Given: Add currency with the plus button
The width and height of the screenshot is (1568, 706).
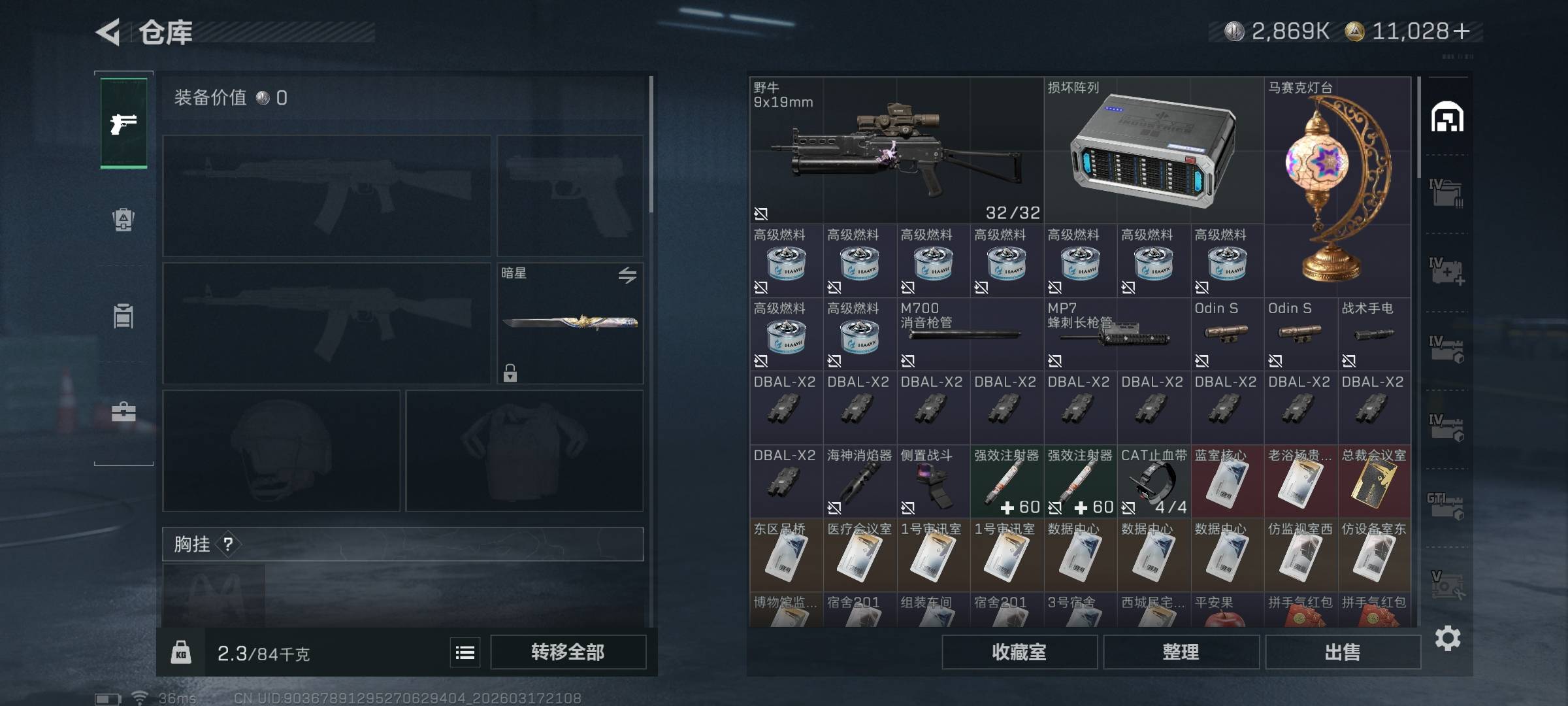Looking at the screenshot, I should pyautogui.click(x=1462, y=31).
